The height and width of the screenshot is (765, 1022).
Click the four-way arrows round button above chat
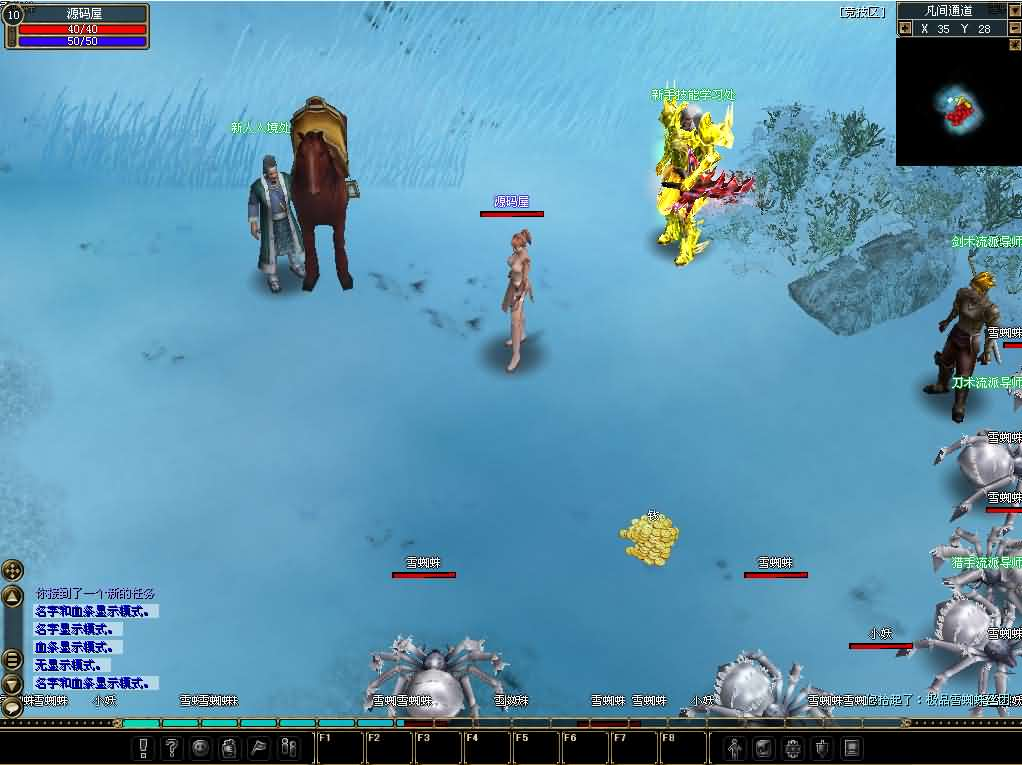tap(12, 571)
